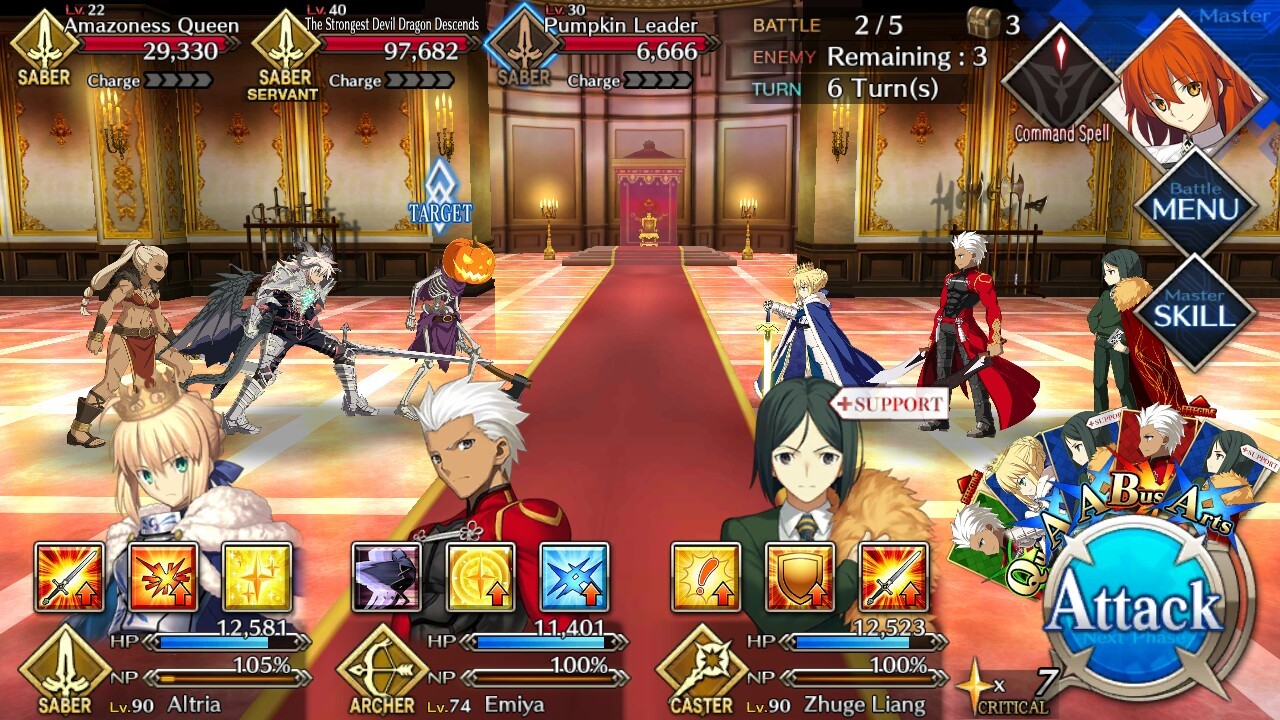Activate Altria's golden sparkle skill
The width and height of the screenshot is (1280, 720).
pos(257,577)
